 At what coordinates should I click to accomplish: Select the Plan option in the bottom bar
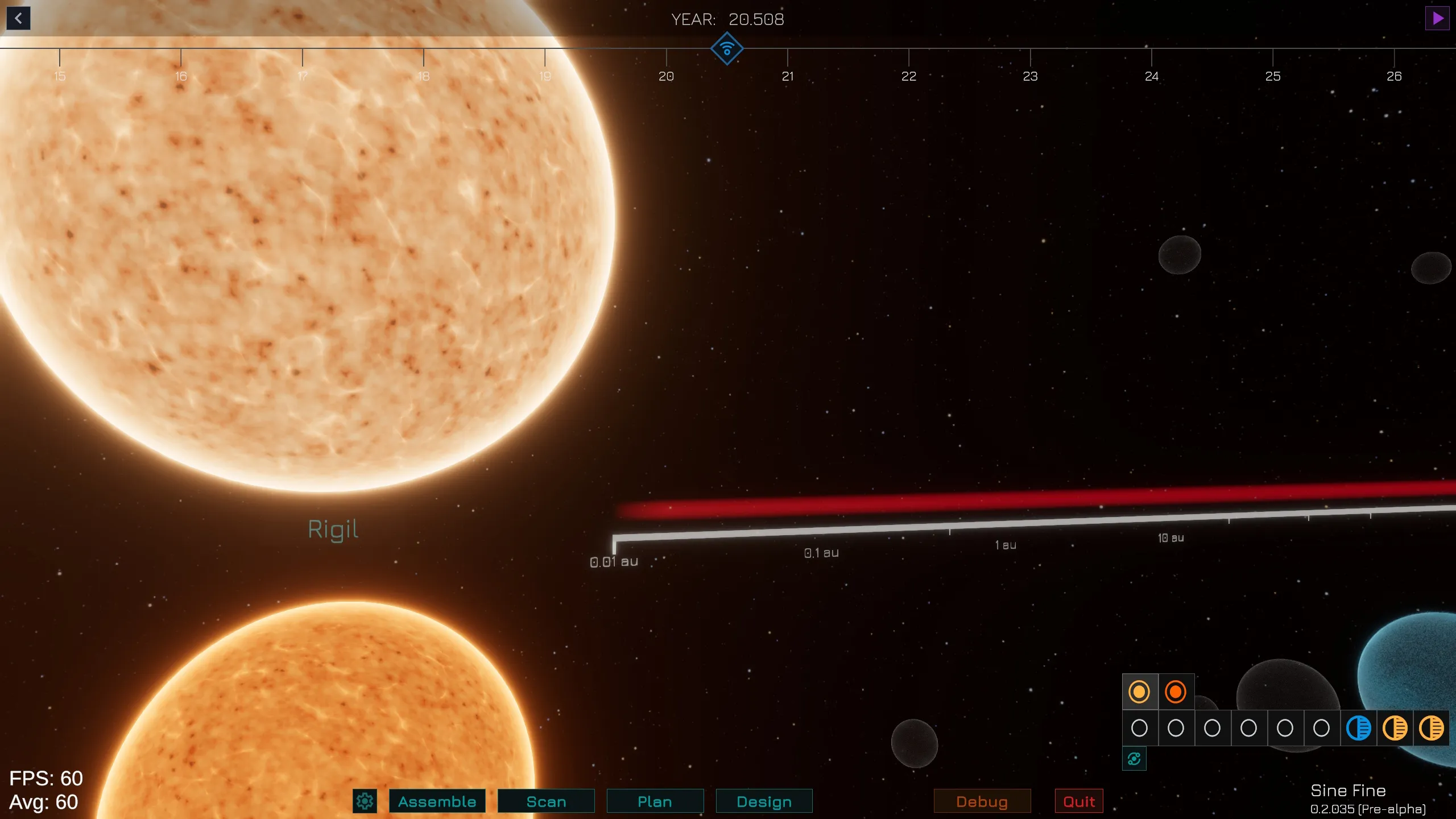pos(655,801)
